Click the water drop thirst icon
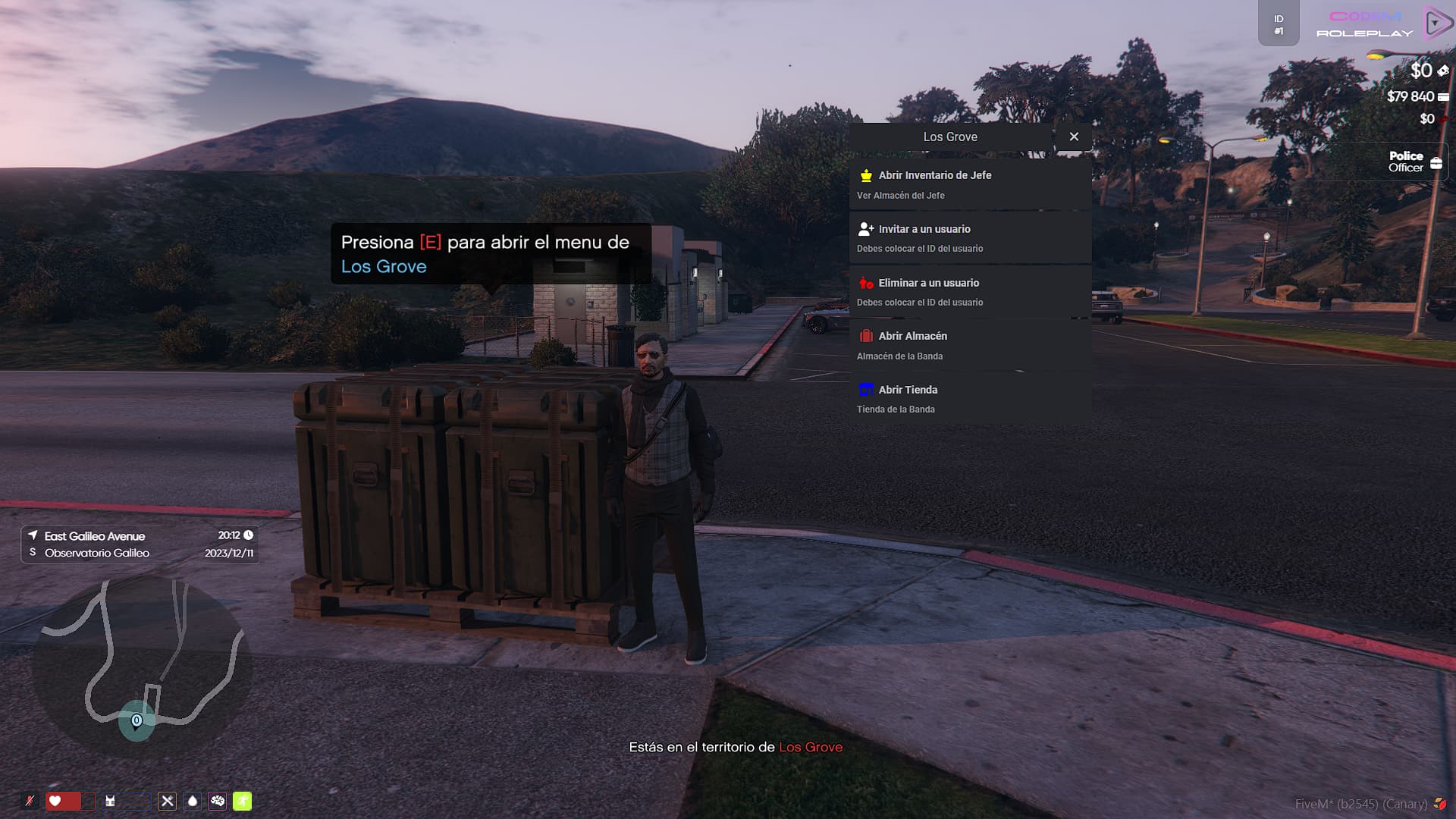Screen dimensions: 1456x819 pyautogui.click(x=193, y=801)
